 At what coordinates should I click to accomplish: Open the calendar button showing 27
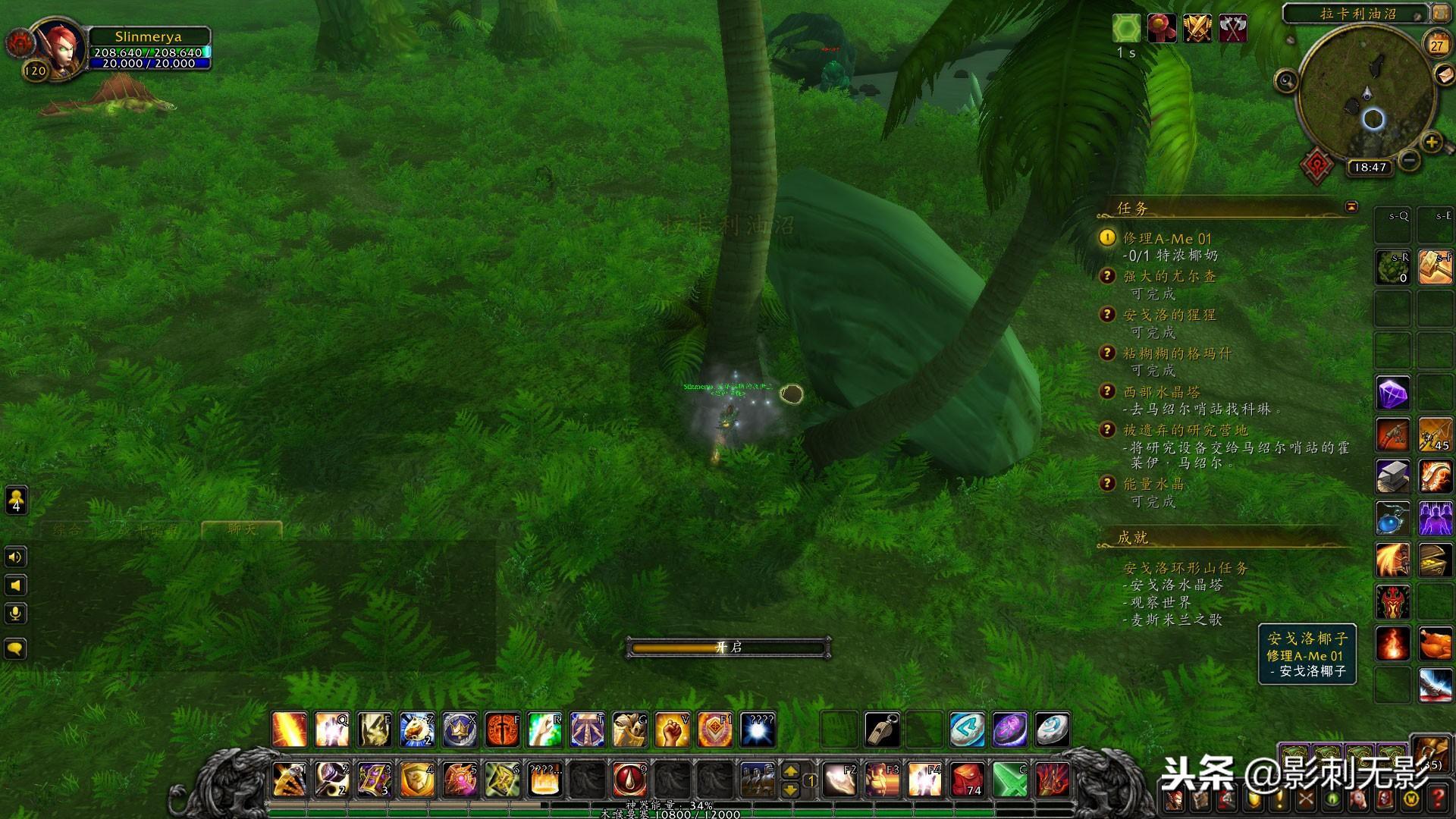coord(1436,44)
